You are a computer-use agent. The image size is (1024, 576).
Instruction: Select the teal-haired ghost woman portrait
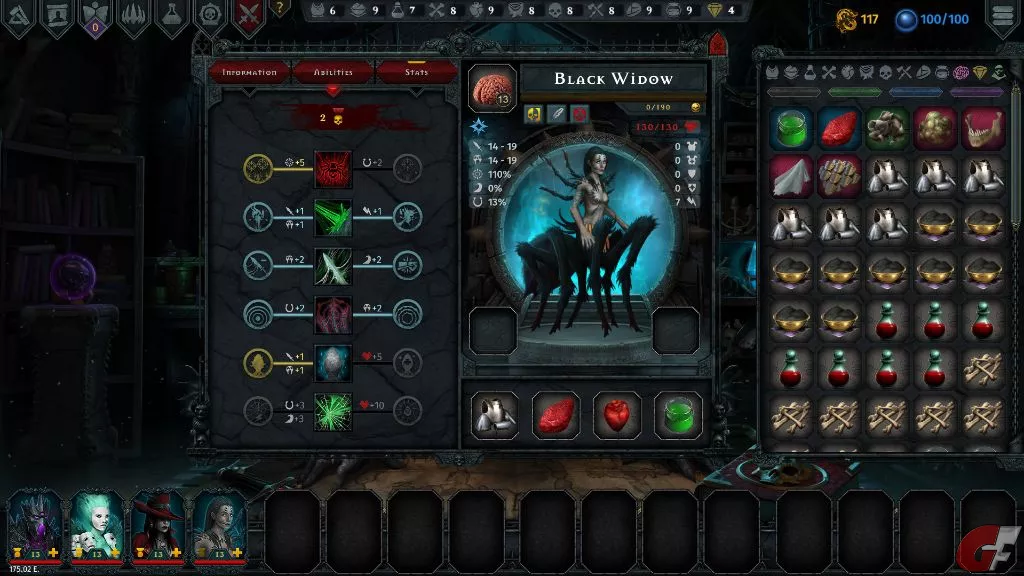coord(96,522)
